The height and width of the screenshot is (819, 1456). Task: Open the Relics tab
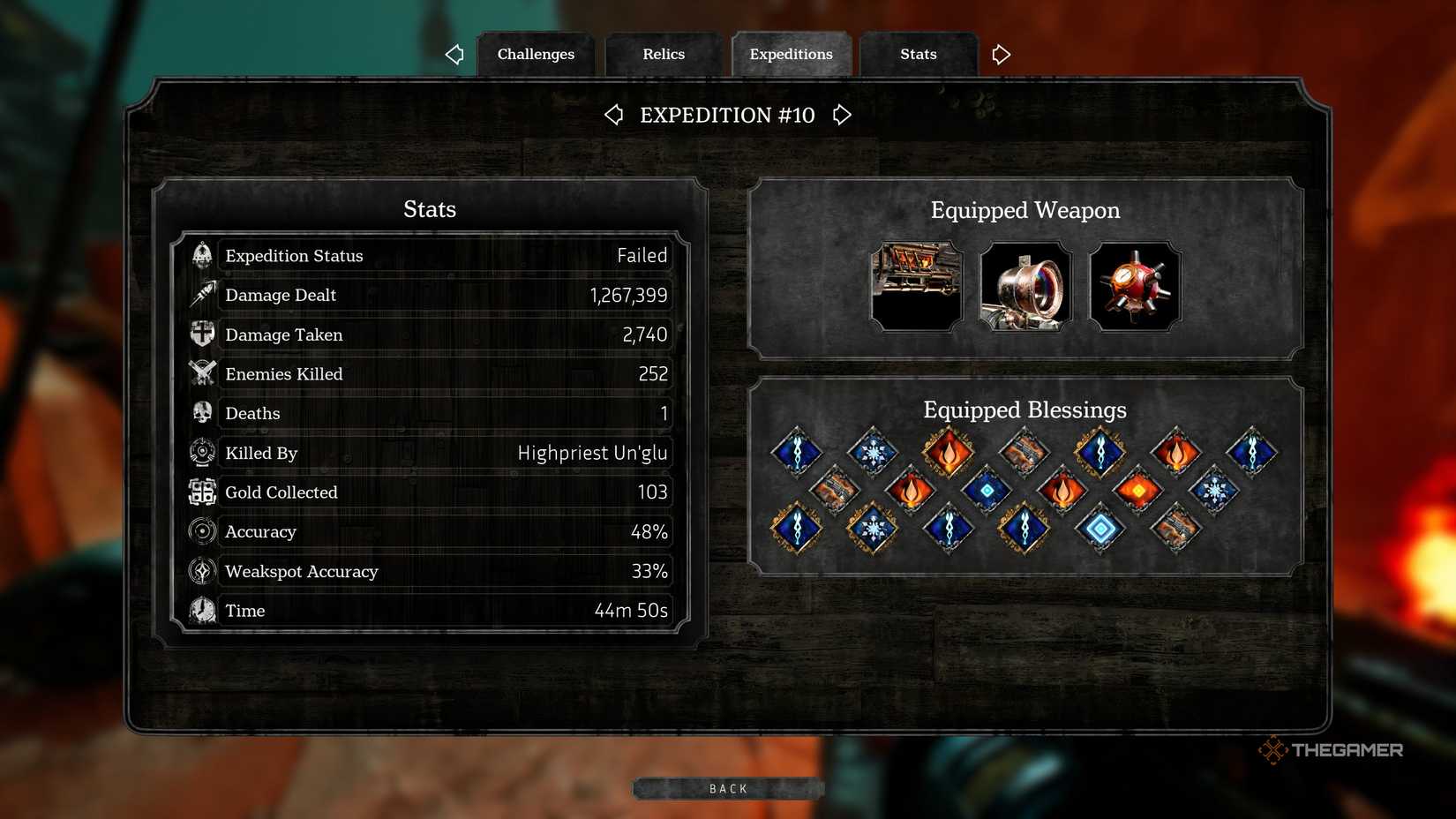tap(663, 54)
